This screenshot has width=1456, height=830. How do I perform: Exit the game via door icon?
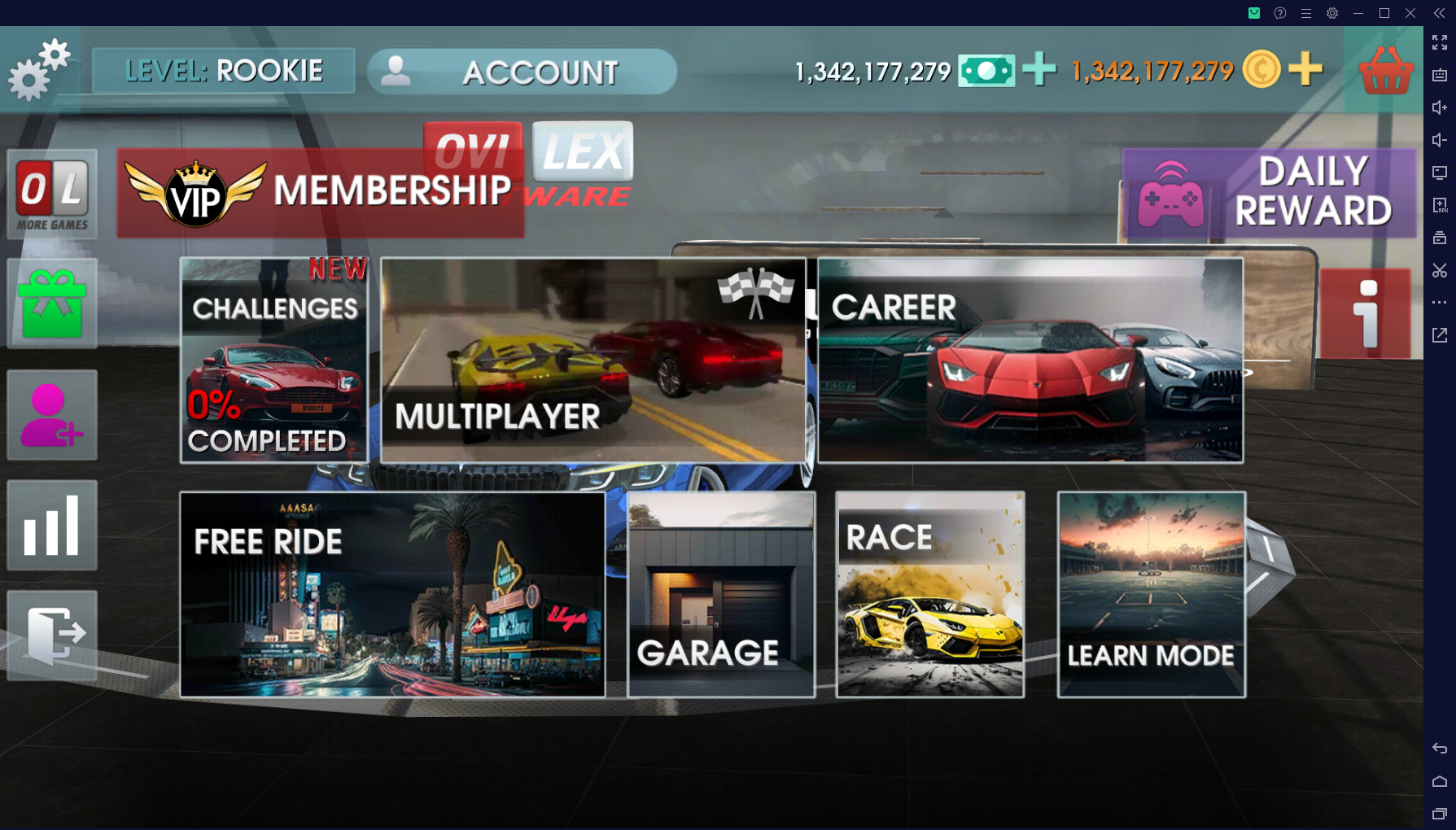[52, 636]
